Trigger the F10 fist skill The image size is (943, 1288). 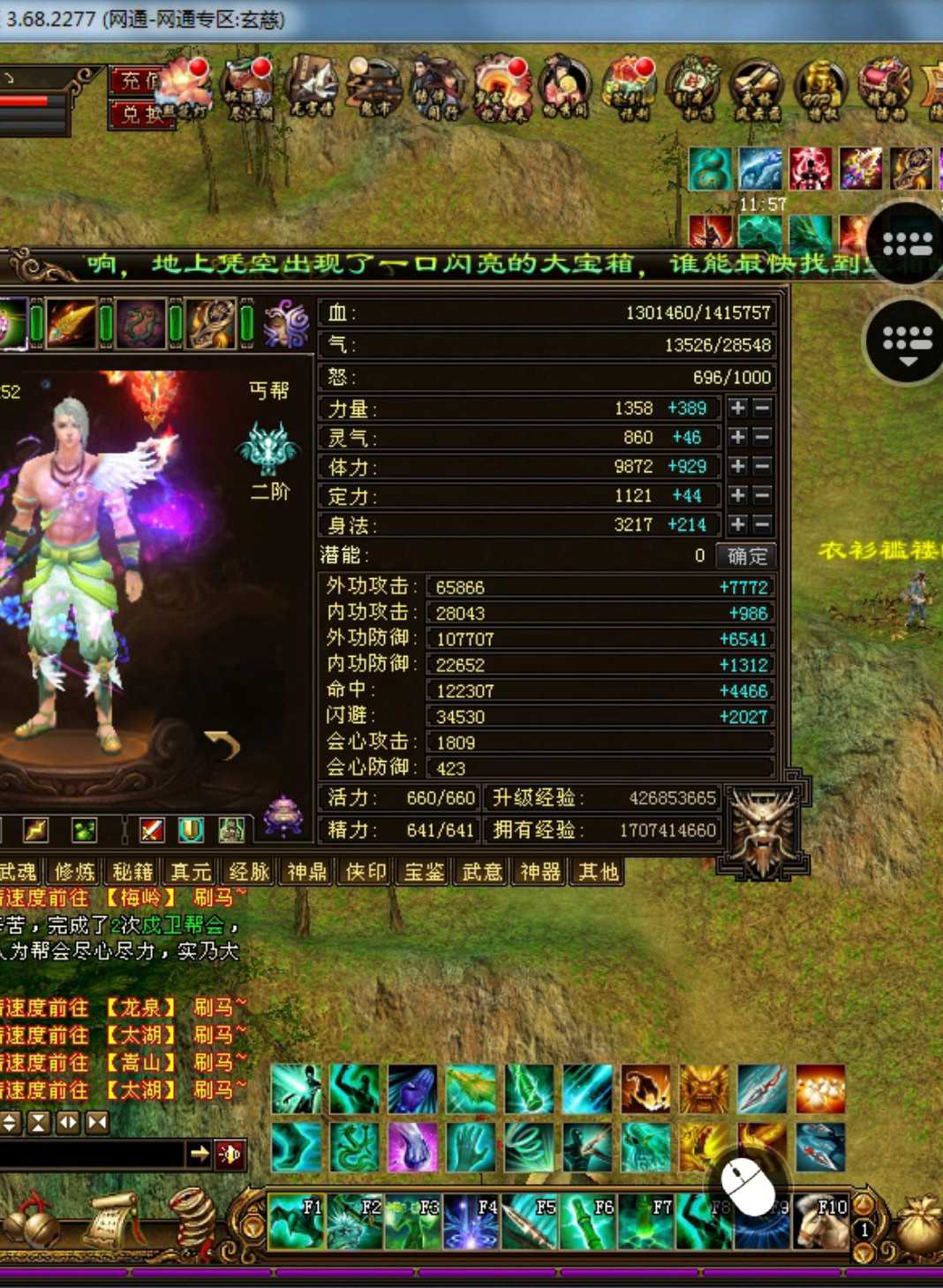(x=821, y=1223)
